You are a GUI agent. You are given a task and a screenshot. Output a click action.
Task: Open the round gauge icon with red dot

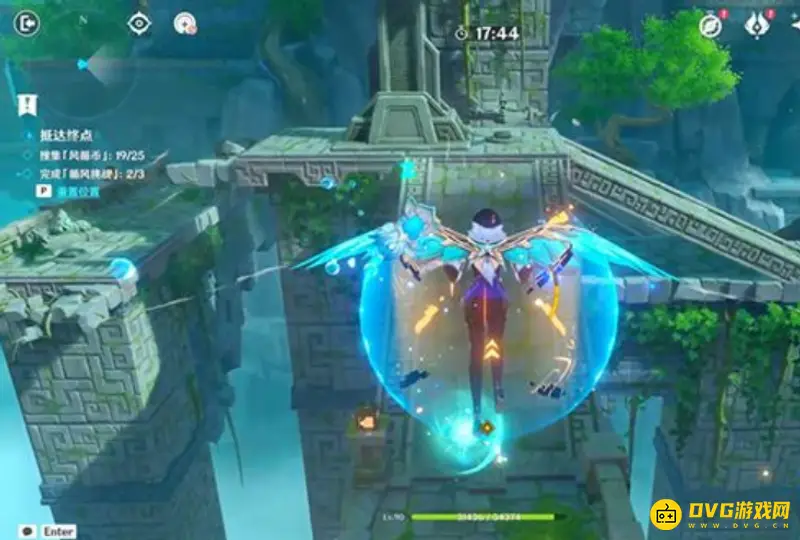(184, 23)
